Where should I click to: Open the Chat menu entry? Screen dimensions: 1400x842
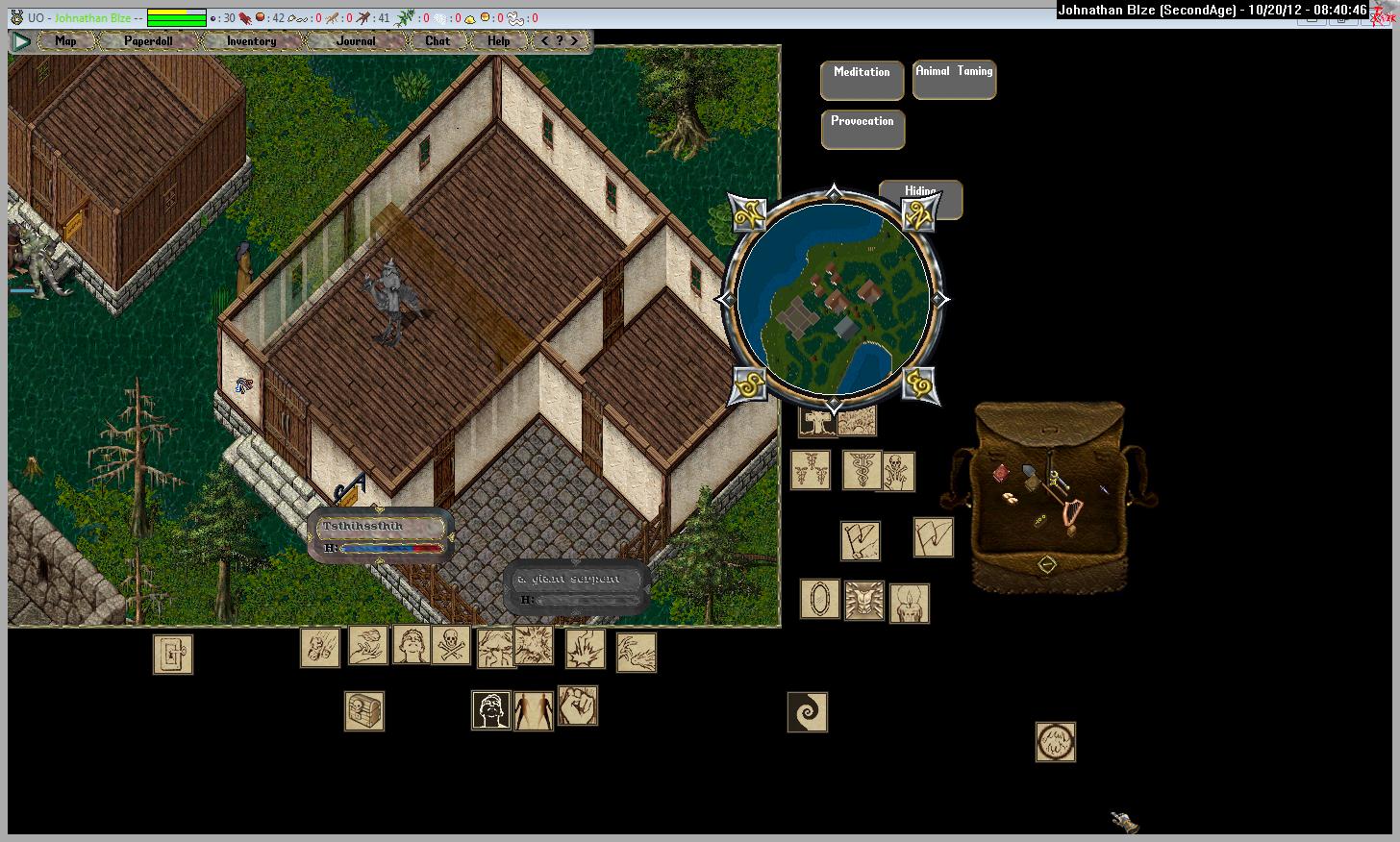(x=437, y=41)
